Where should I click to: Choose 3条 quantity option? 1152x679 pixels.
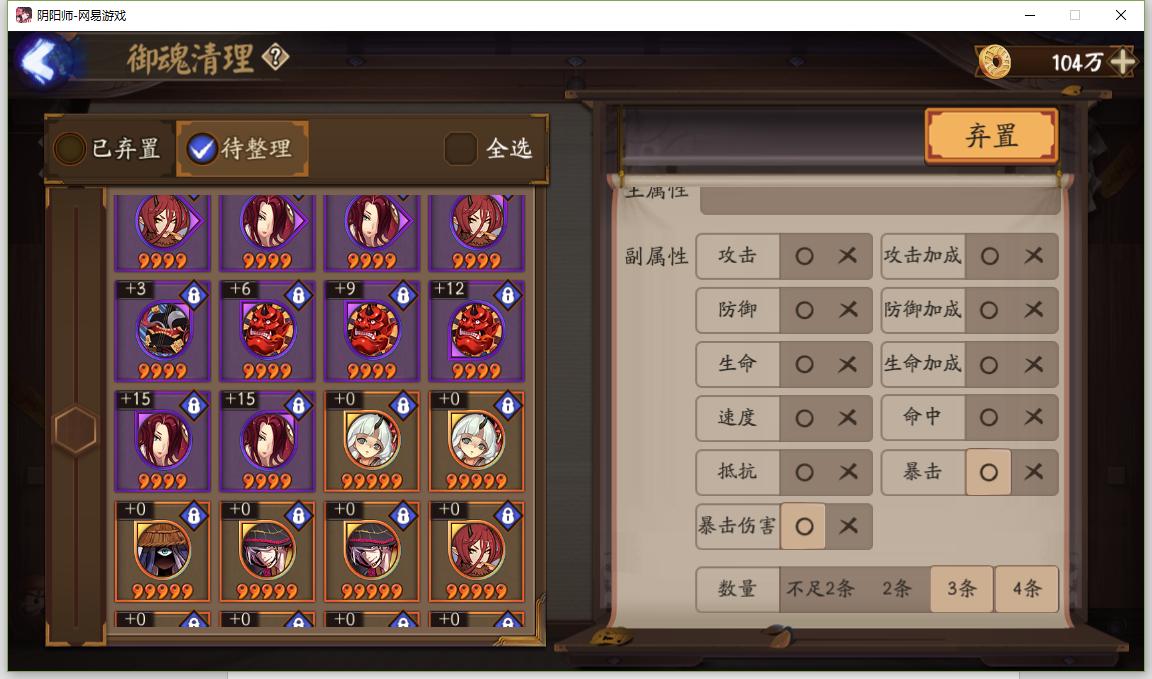click(961, 589)
